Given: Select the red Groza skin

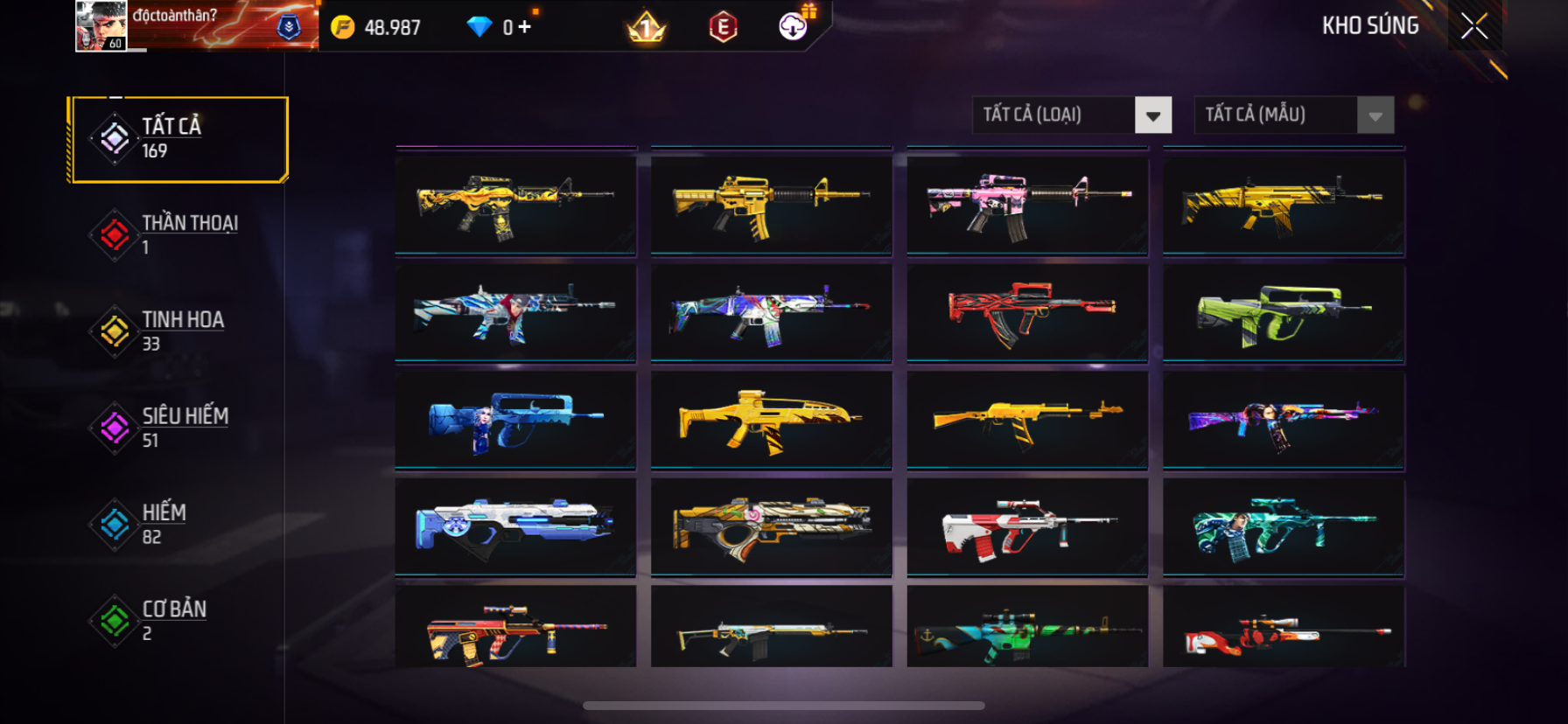Looking at the screenshot, I should point(1027,313).
